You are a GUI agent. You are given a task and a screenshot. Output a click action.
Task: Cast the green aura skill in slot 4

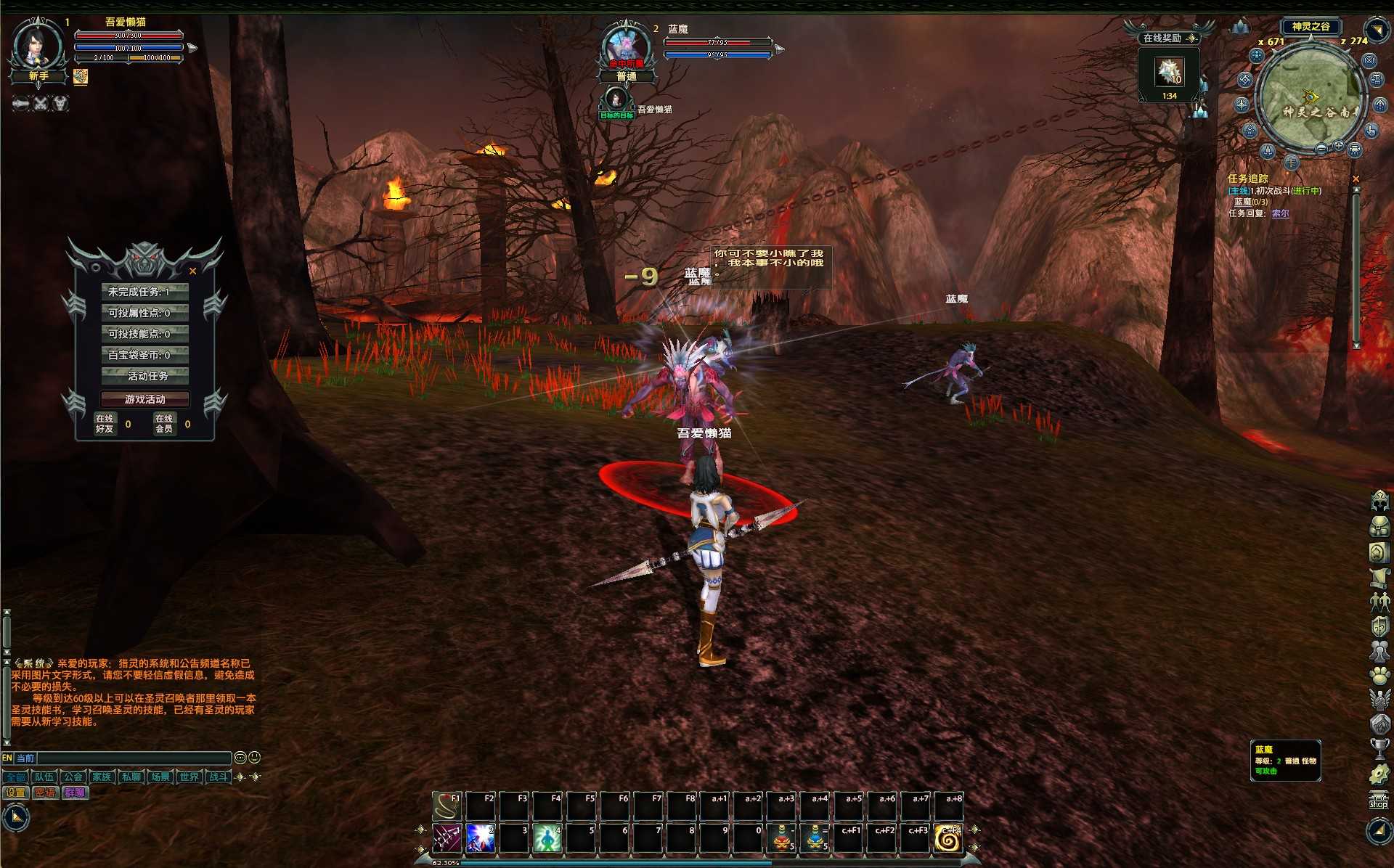tap(547, 839)
